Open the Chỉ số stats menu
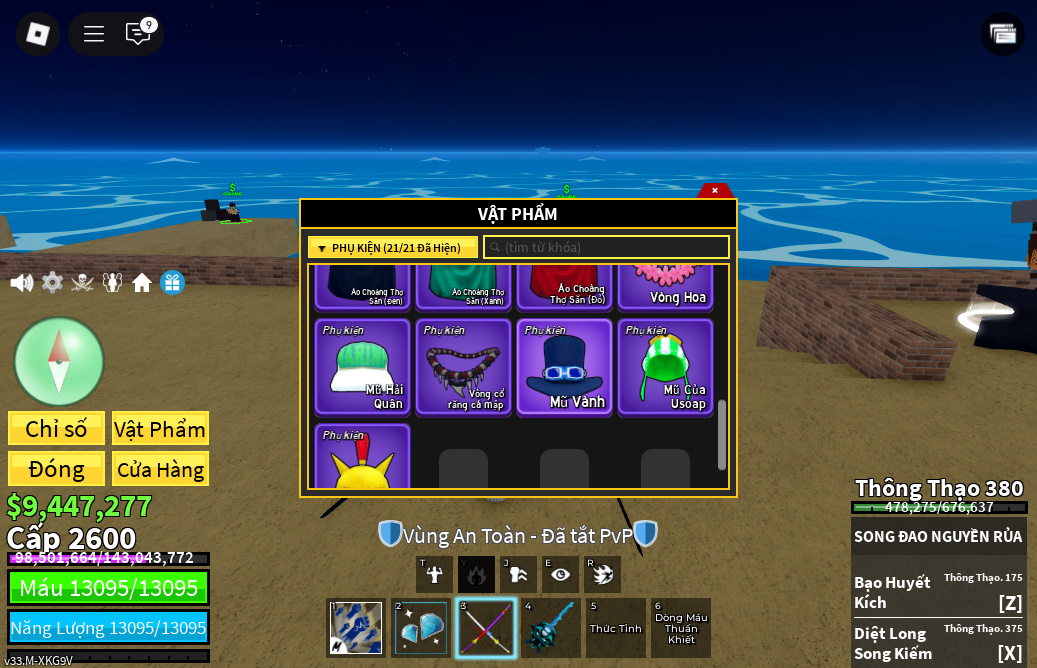Image resolution: width=1037 pixels, height=668 pixels. pyautogui.click(x=56, y=429)
